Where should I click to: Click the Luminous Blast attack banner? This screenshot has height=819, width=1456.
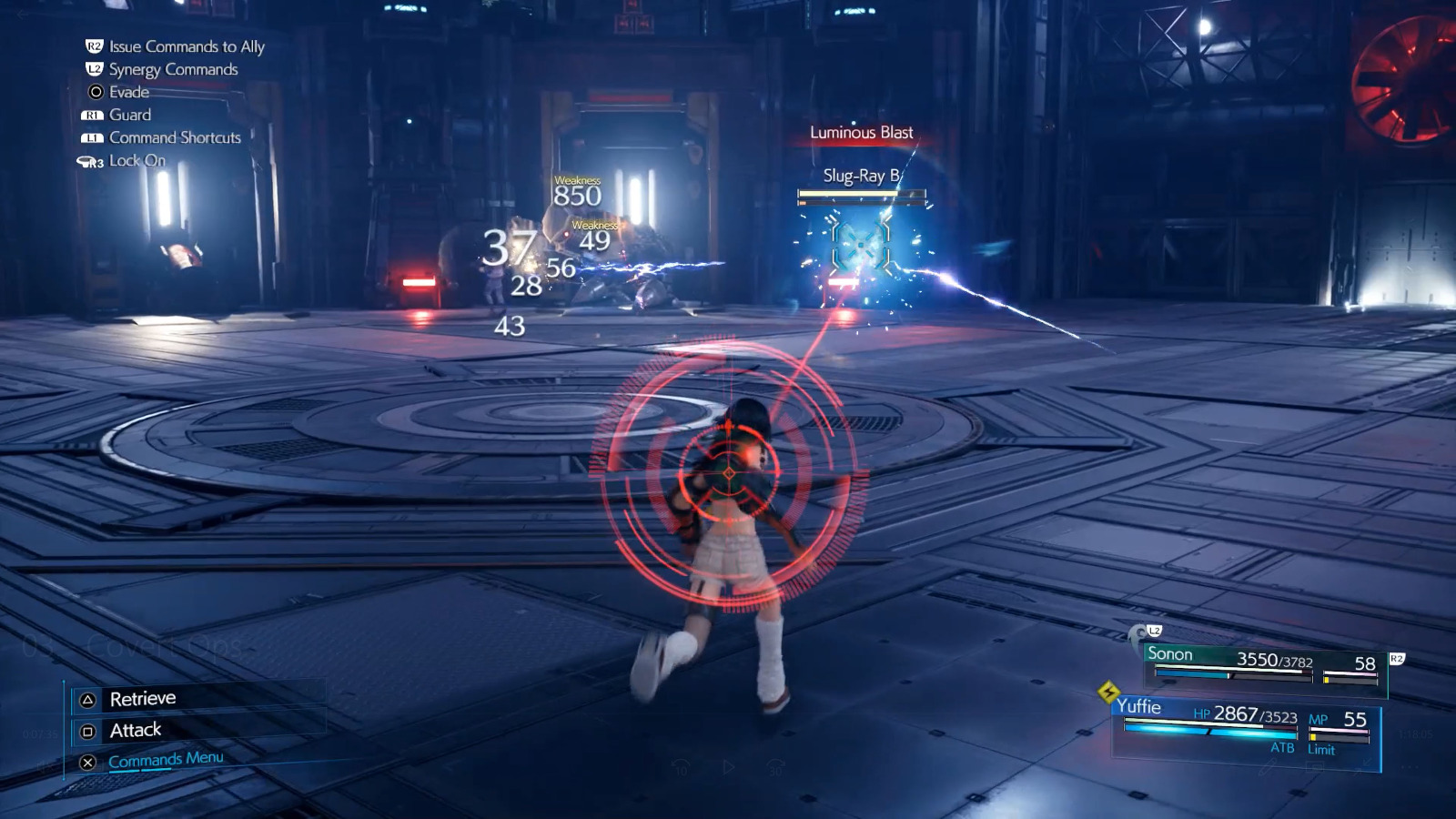point(861,132)
